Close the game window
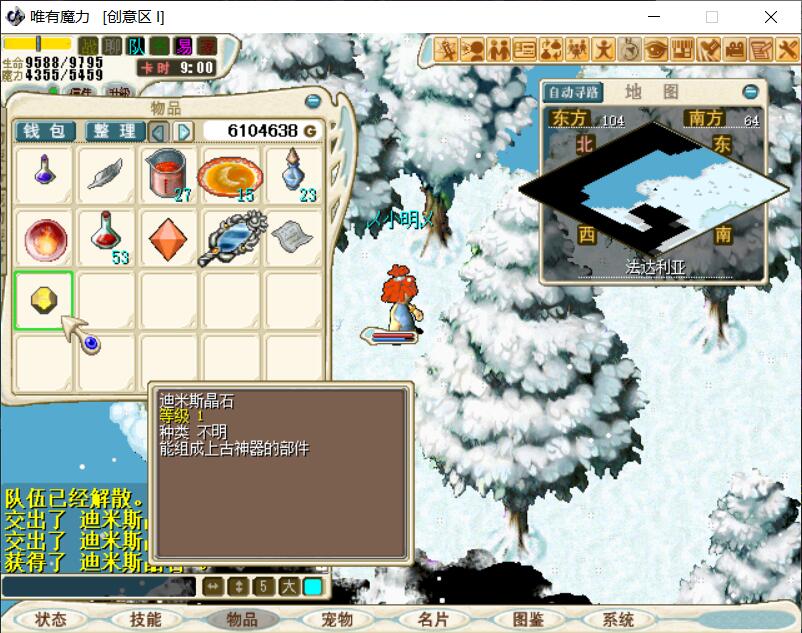 [x=771, y=17]
